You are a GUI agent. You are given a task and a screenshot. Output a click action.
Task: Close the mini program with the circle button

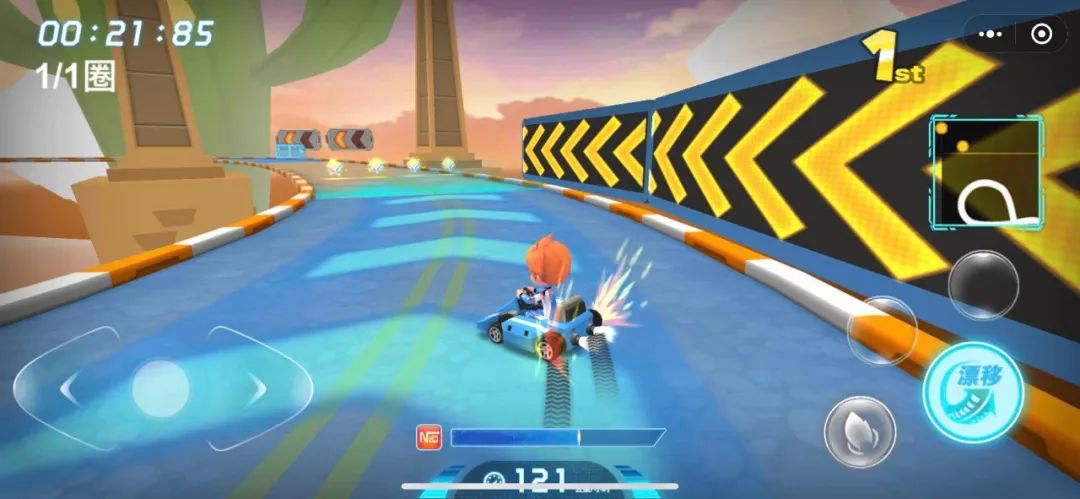[1041, 35]
